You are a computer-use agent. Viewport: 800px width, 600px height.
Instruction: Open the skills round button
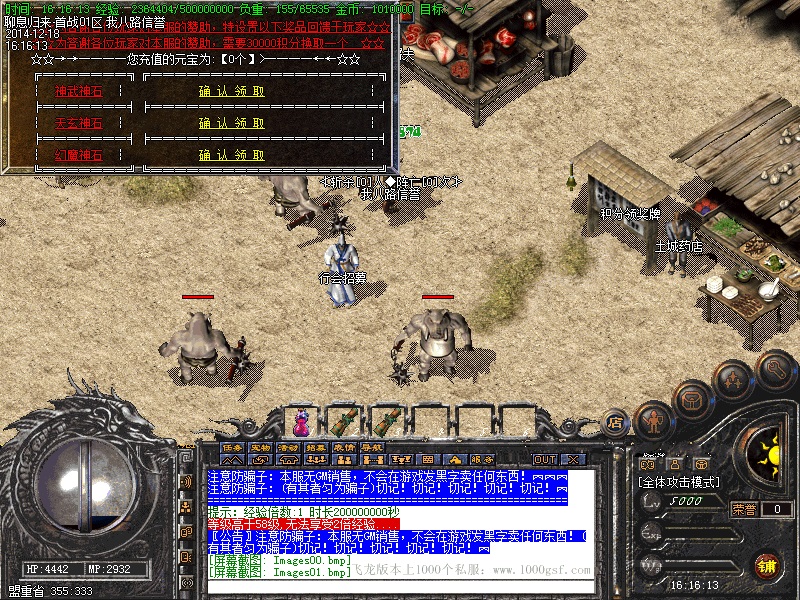pos(732,380)
